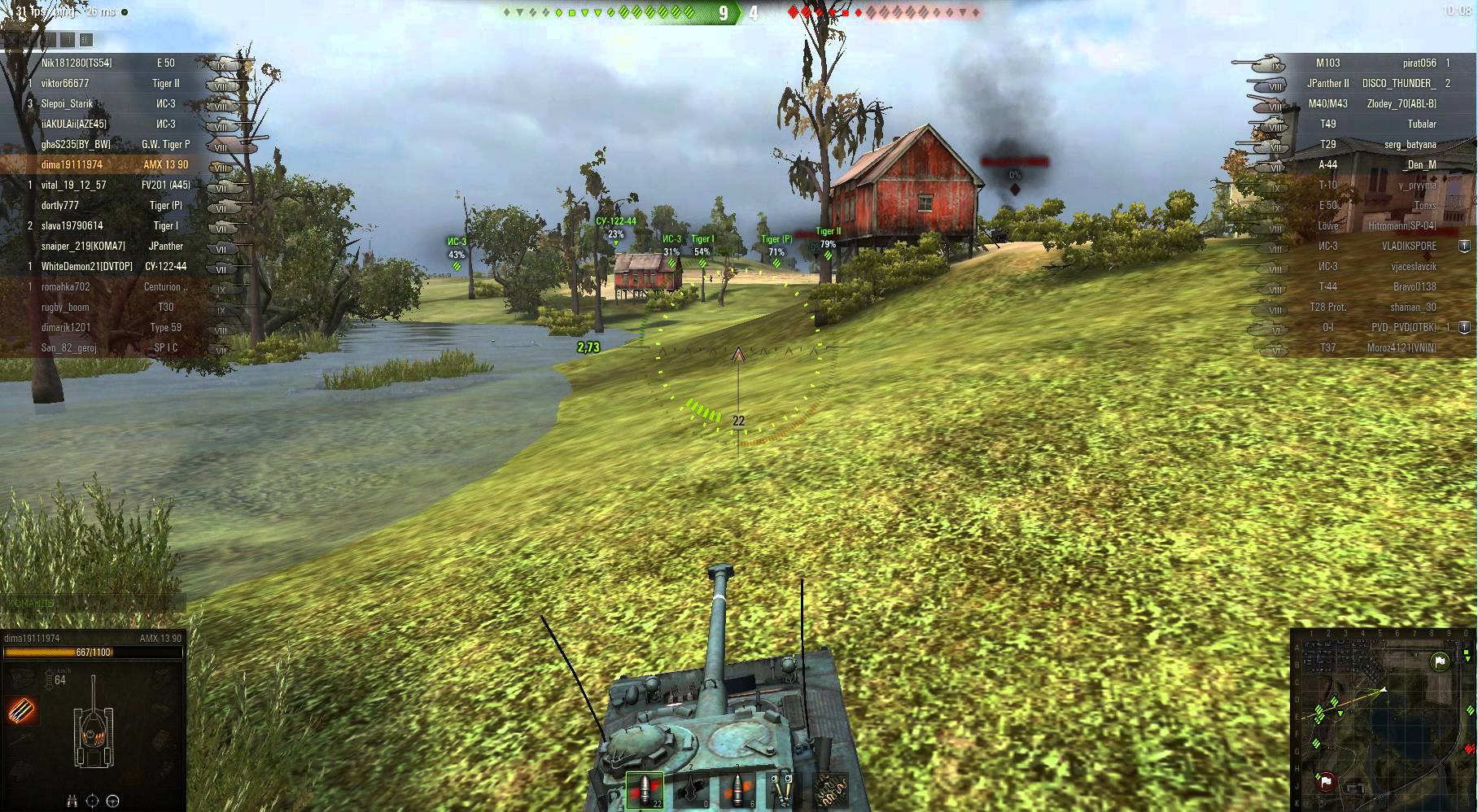The image size is (1478, 812).
Task: Activate the binocular stereoscope consumable slot
Action: click(783, 790)
